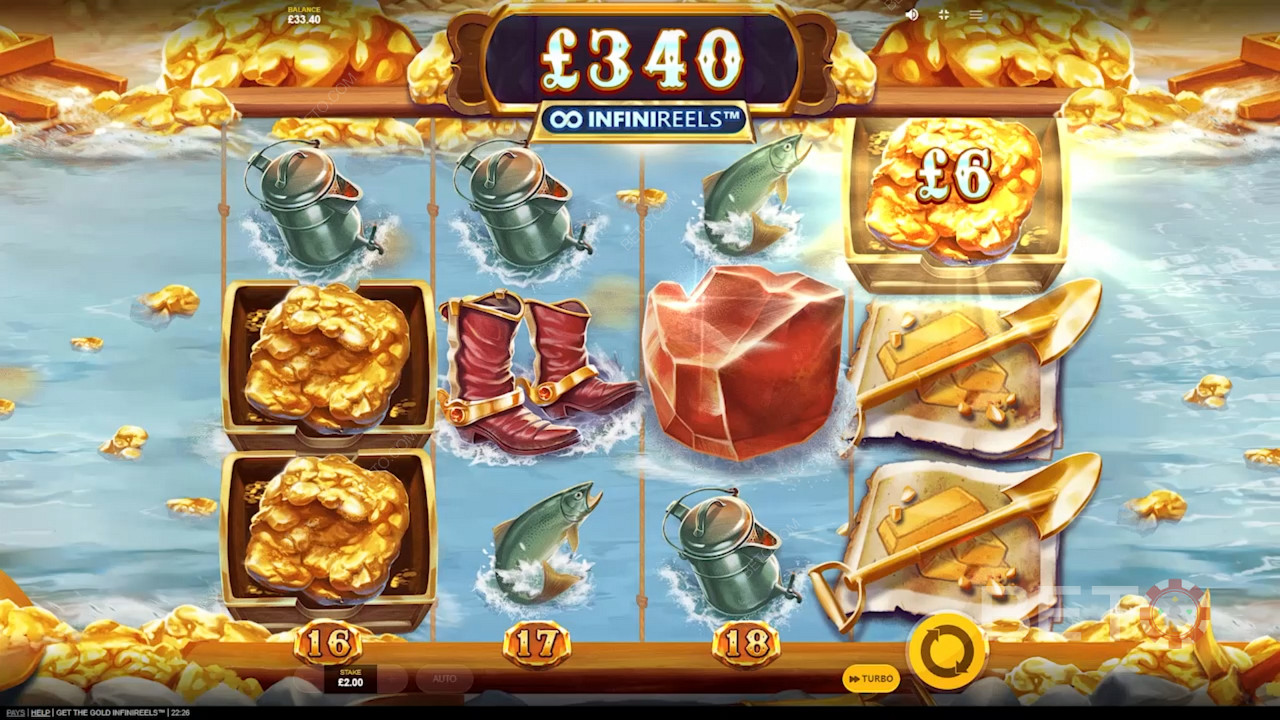Screen dimensions: 1280x720
Task: Open the £2.00 stake selector
Action: coord(350,679)
